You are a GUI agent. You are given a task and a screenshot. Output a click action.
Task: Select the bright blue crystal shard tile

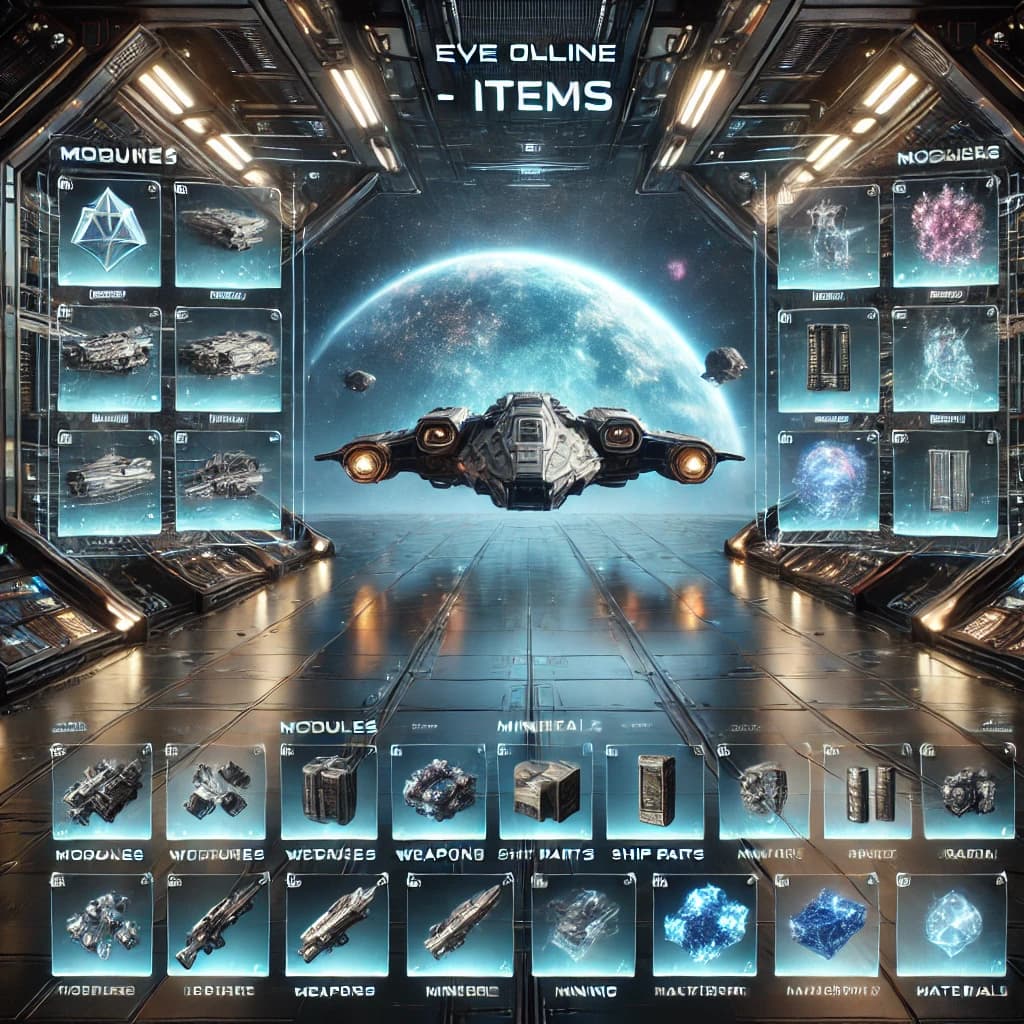pyautogui.click(x=703, y=925)
